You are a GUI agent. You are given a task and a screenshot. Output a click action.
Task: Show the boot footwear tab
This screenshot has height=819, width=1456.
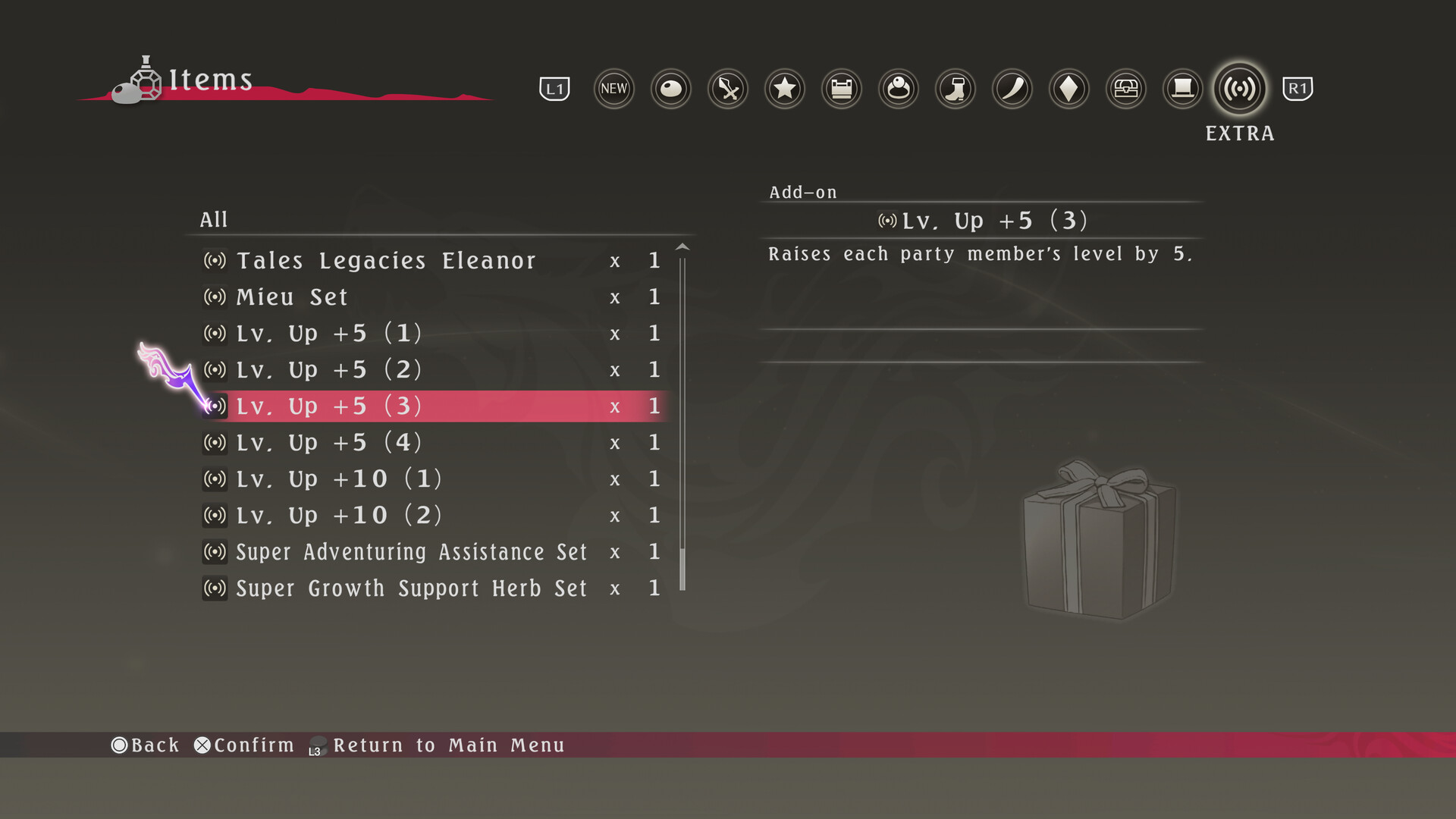(955, 89)
